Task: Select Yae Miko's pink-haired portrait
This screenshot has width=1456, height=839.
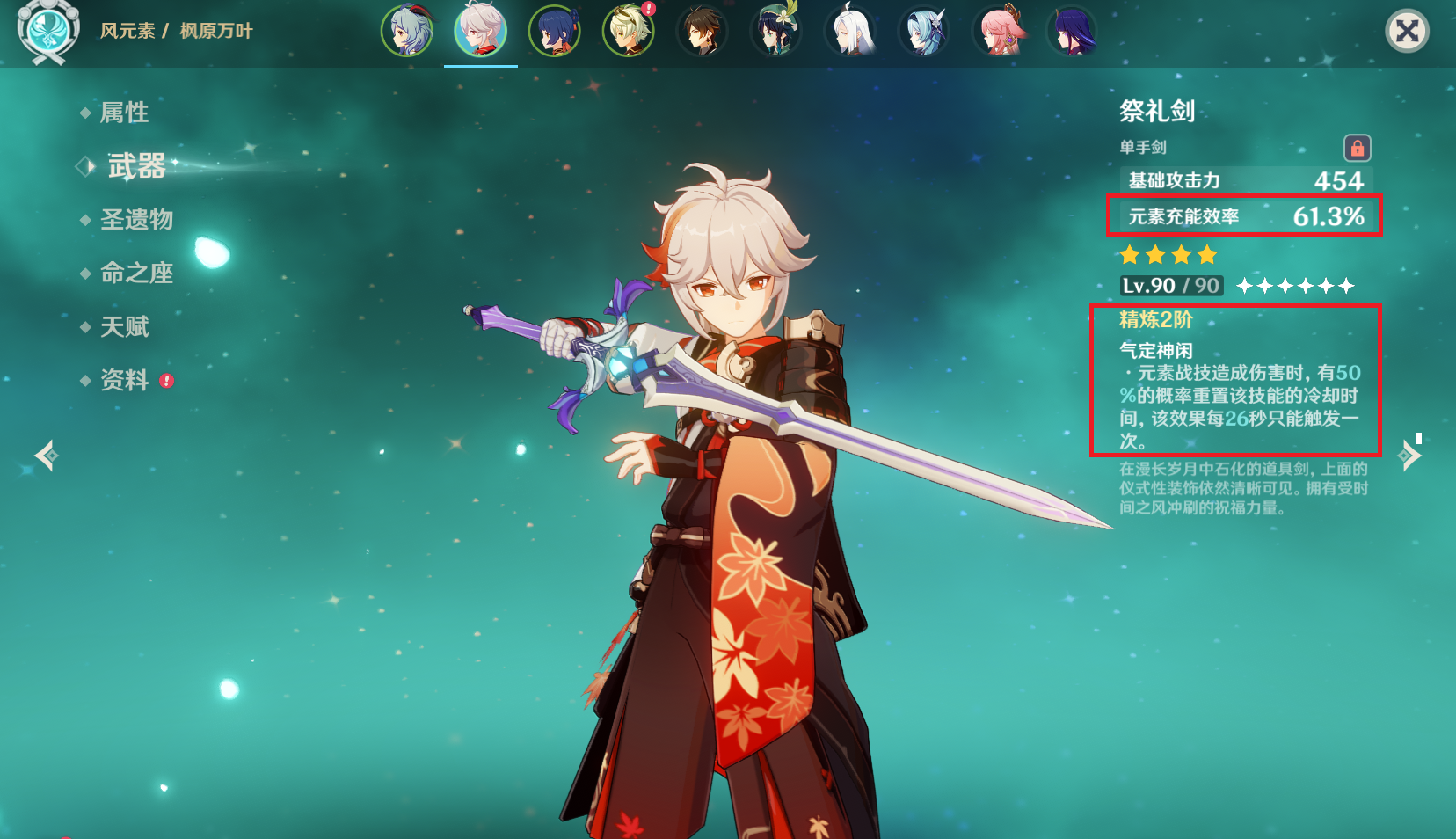Action: (x=997, y=31)
